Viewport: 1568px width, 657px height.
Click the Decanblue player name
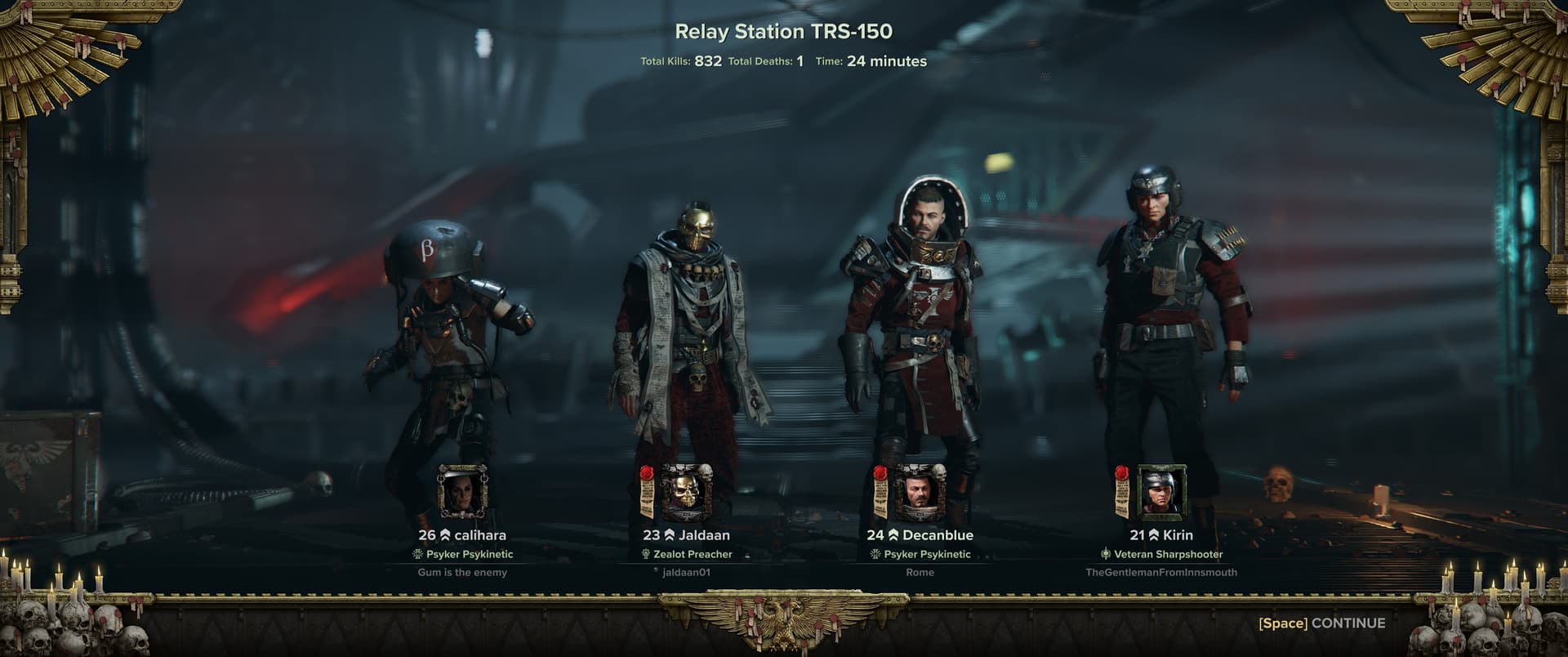(x=938, y=535)
